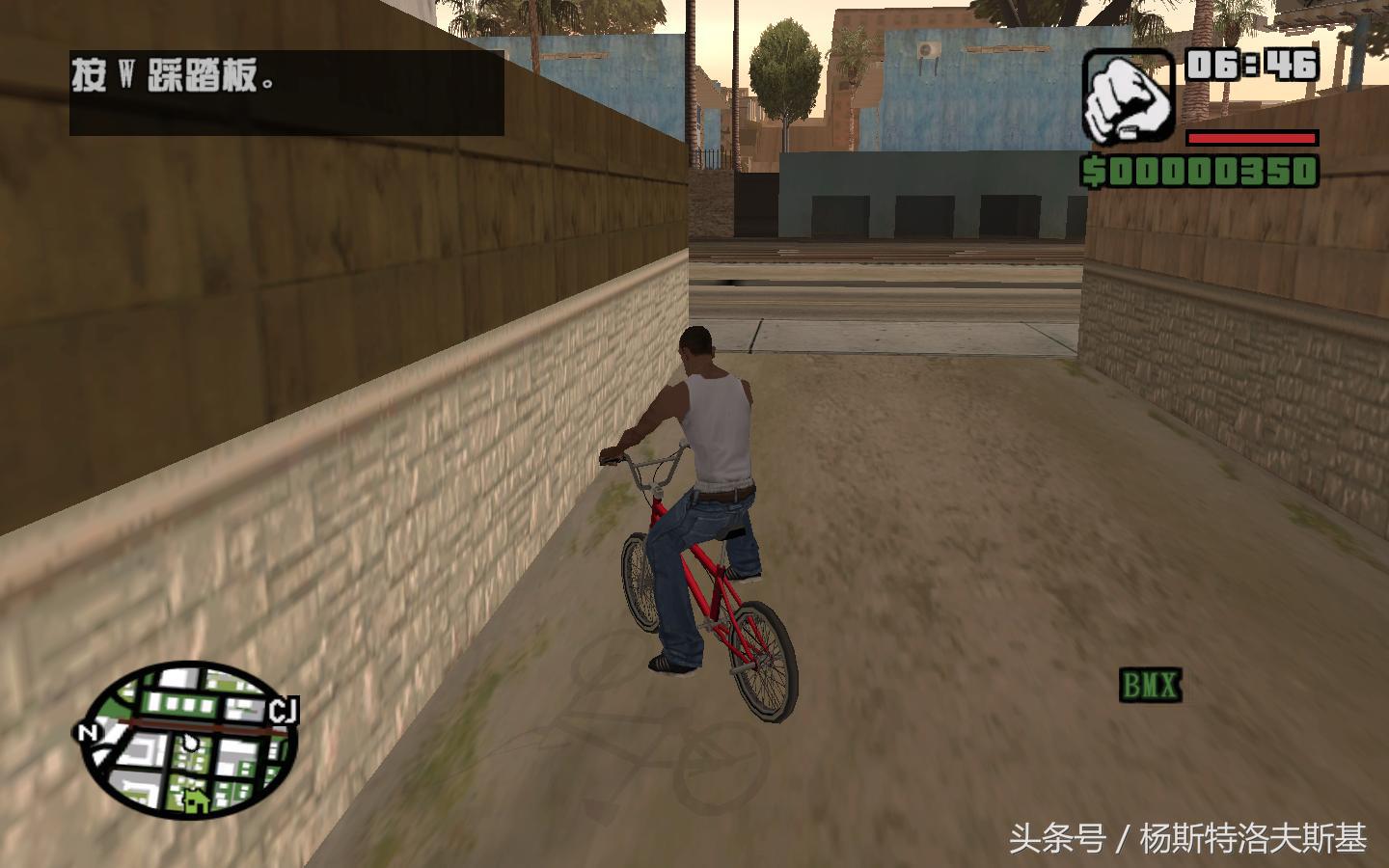Click the fist weapon icon
1389x868 pixels.
coord(1126,96)
